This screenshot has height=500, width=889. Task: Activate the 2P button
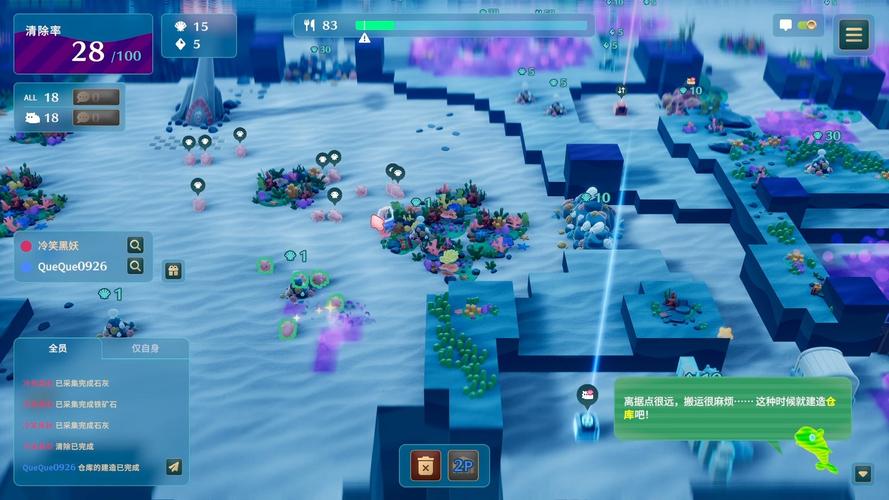click(462, 465)
